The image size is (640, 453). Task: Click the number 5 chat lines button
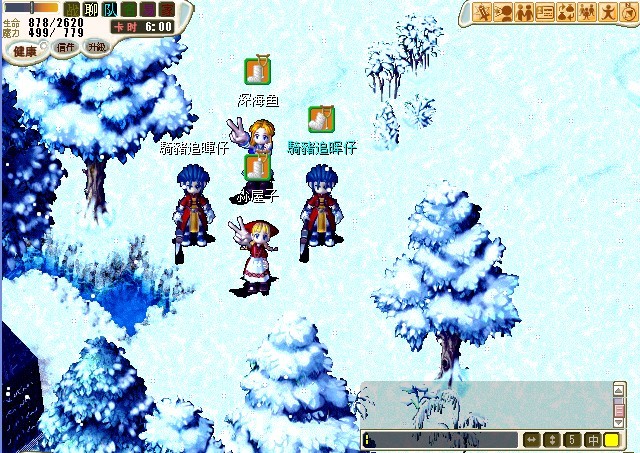tap(571, 440)
